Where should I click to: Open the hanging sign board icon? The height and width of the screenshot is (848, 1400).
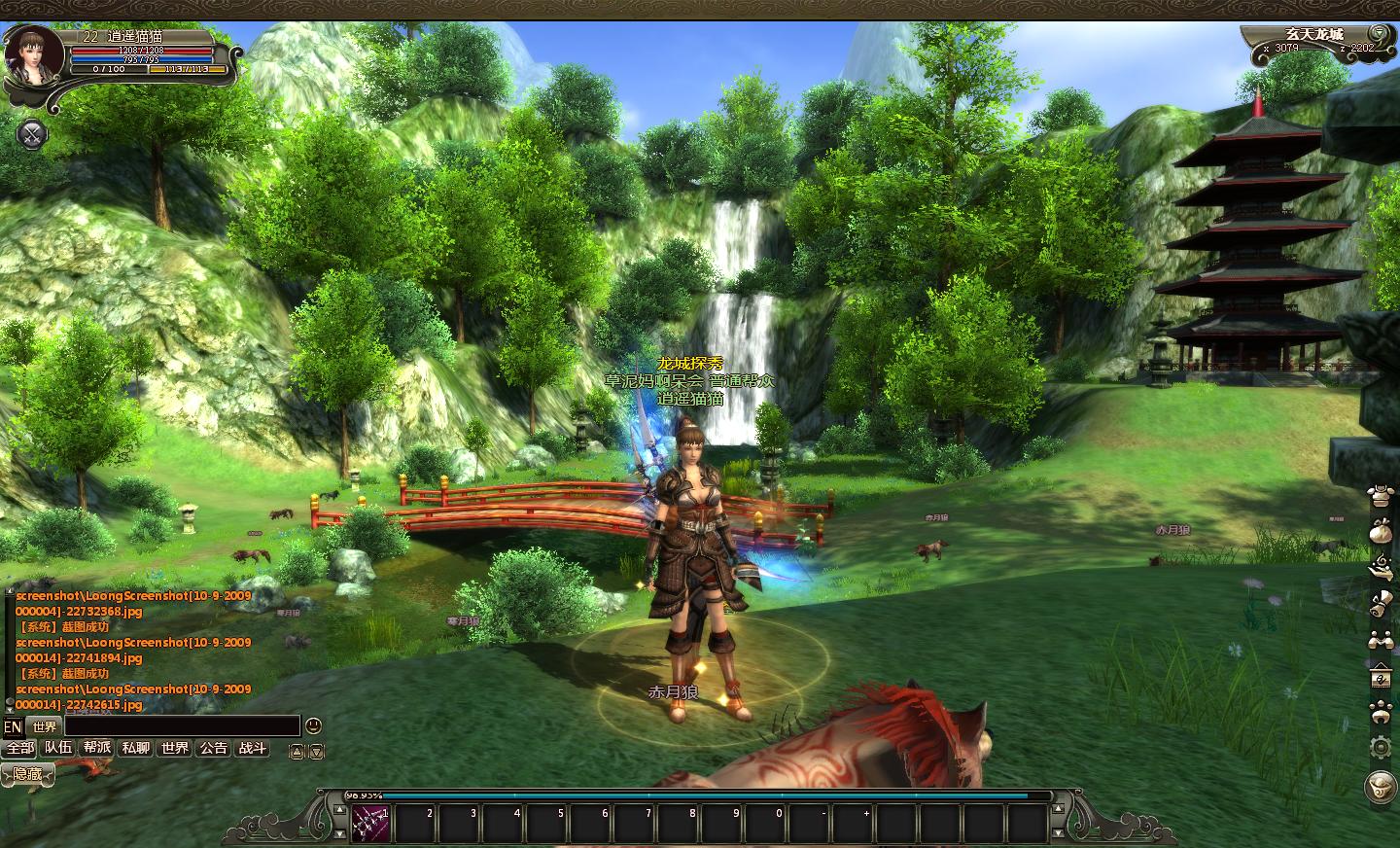coord(1379,676)
